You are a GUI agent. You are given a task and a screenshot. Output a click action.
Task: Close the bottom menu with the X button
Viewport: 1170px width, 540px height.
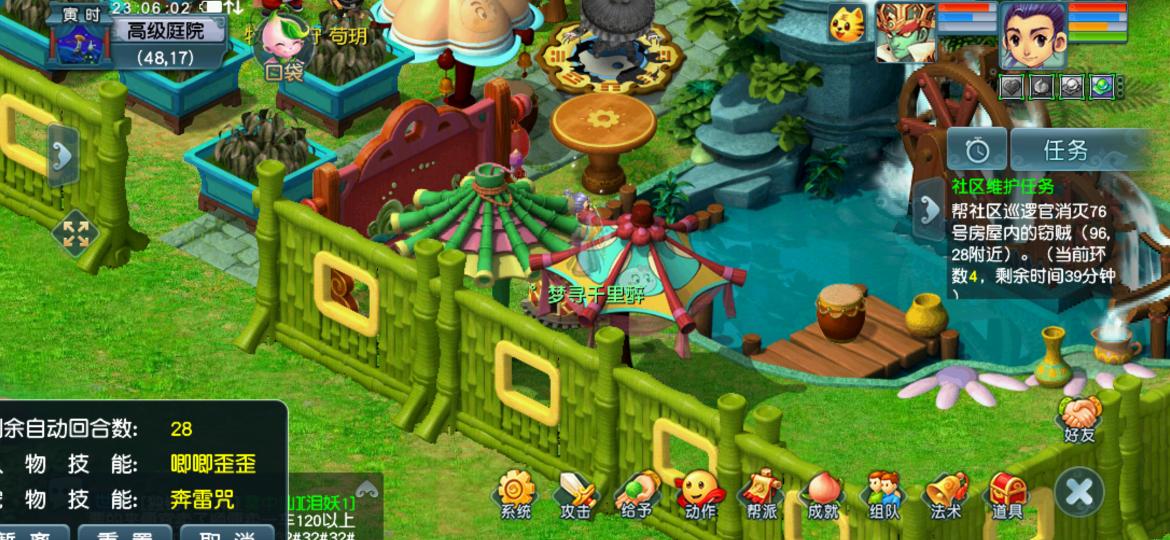point(1079,492)
